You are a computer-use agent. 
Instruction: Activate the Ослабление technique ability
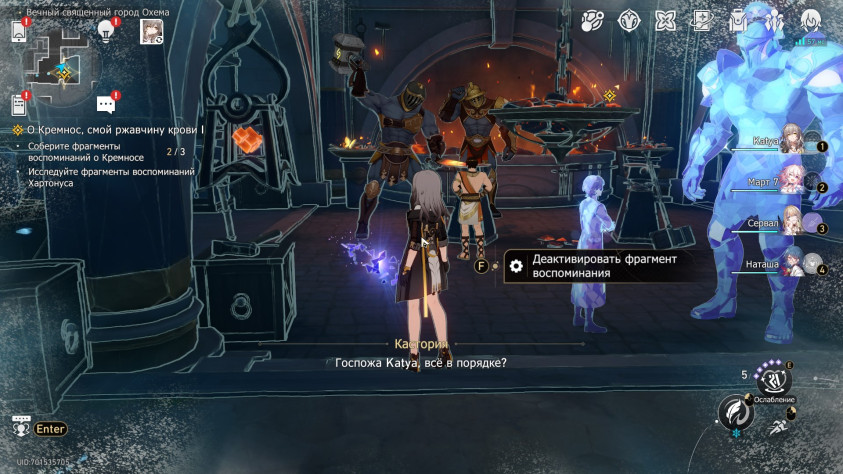[x=774, y=380]
